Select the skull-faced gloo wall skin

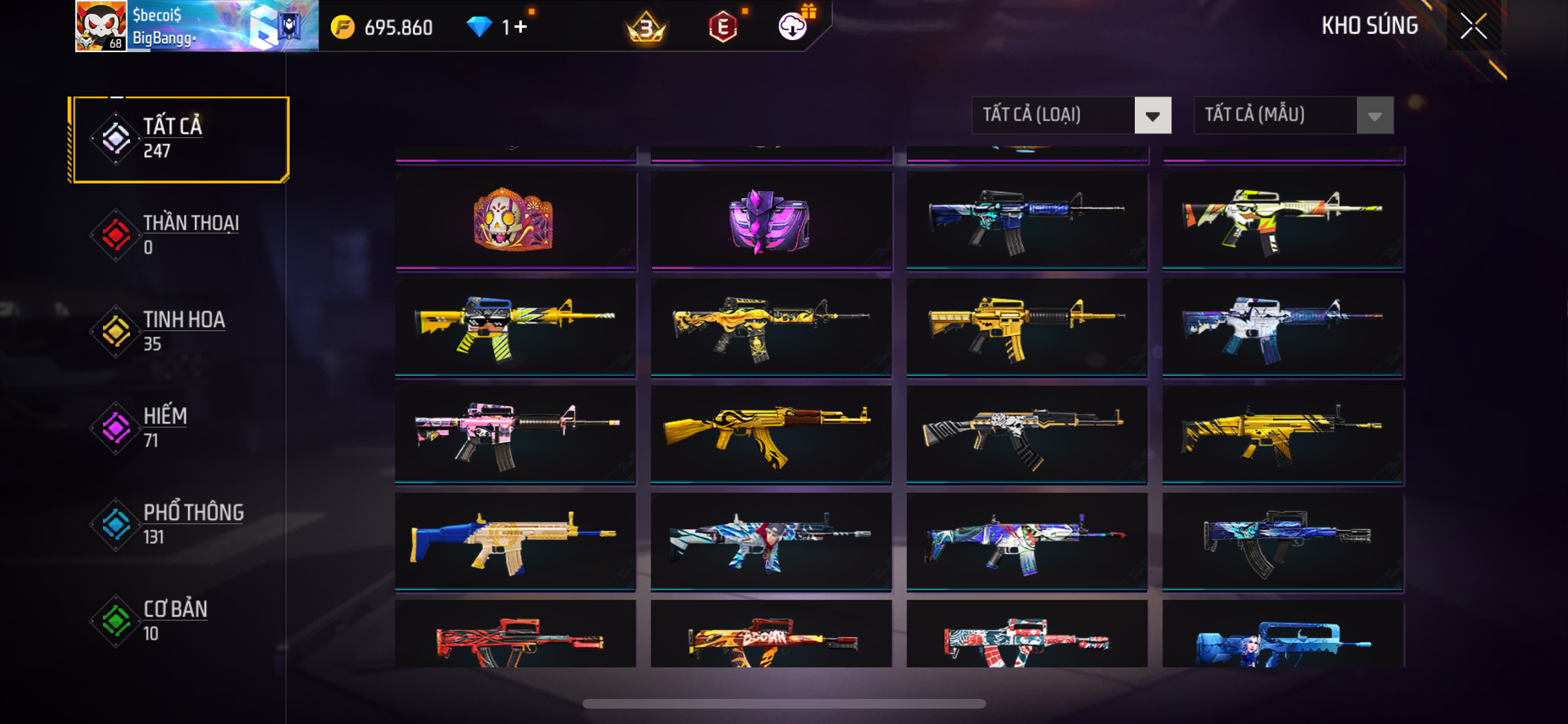pos(515,219)
